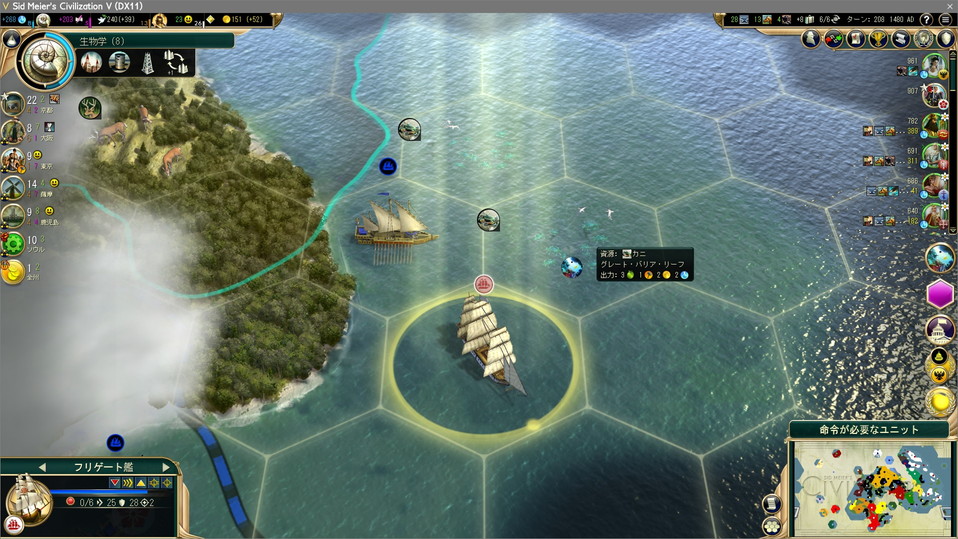Open the gold coin notification
This screenshot has height=539, width=958.
[x=940, y=401]
